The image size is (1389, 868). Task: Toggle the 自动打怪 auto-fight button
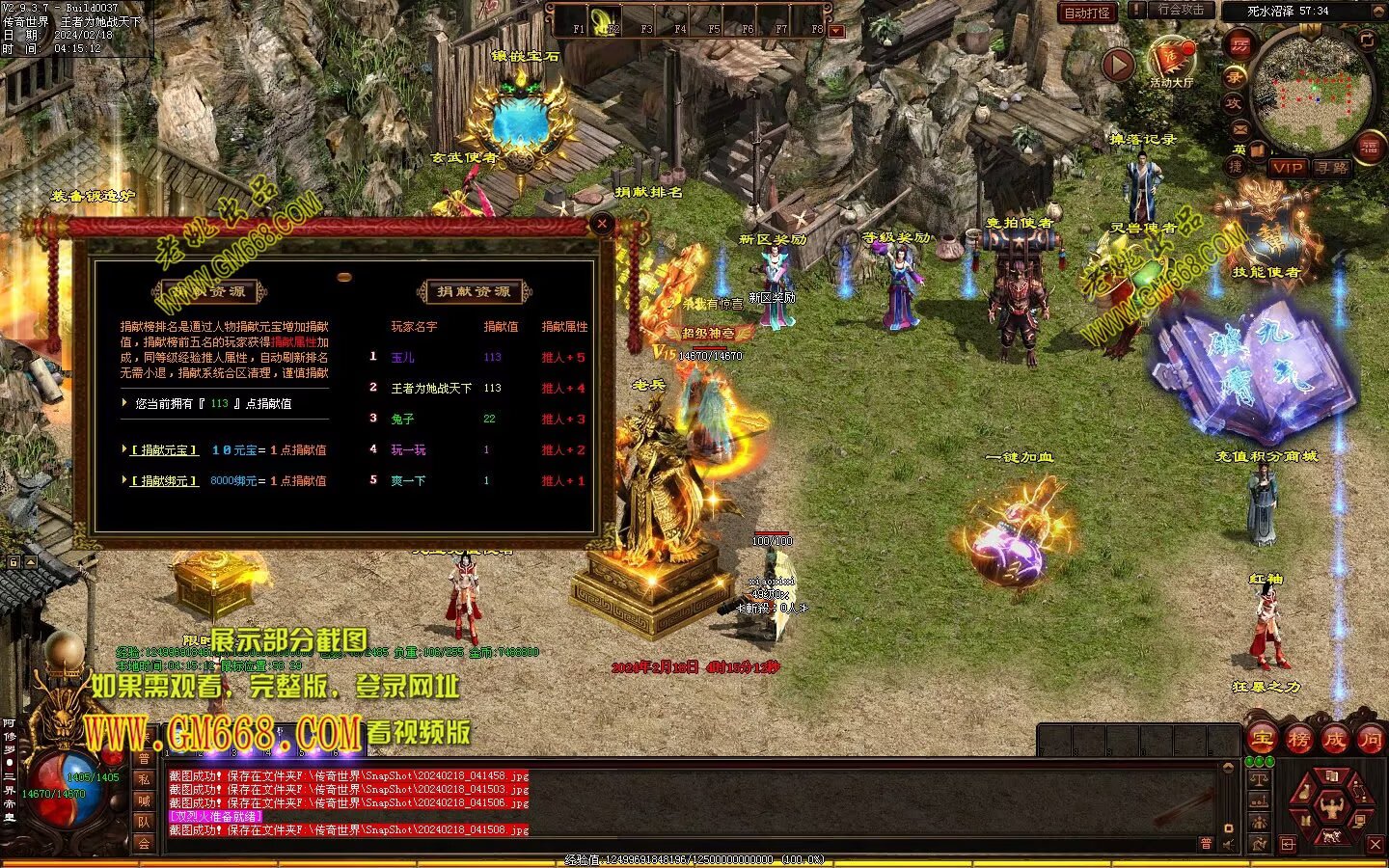(x=1087, y=13)
